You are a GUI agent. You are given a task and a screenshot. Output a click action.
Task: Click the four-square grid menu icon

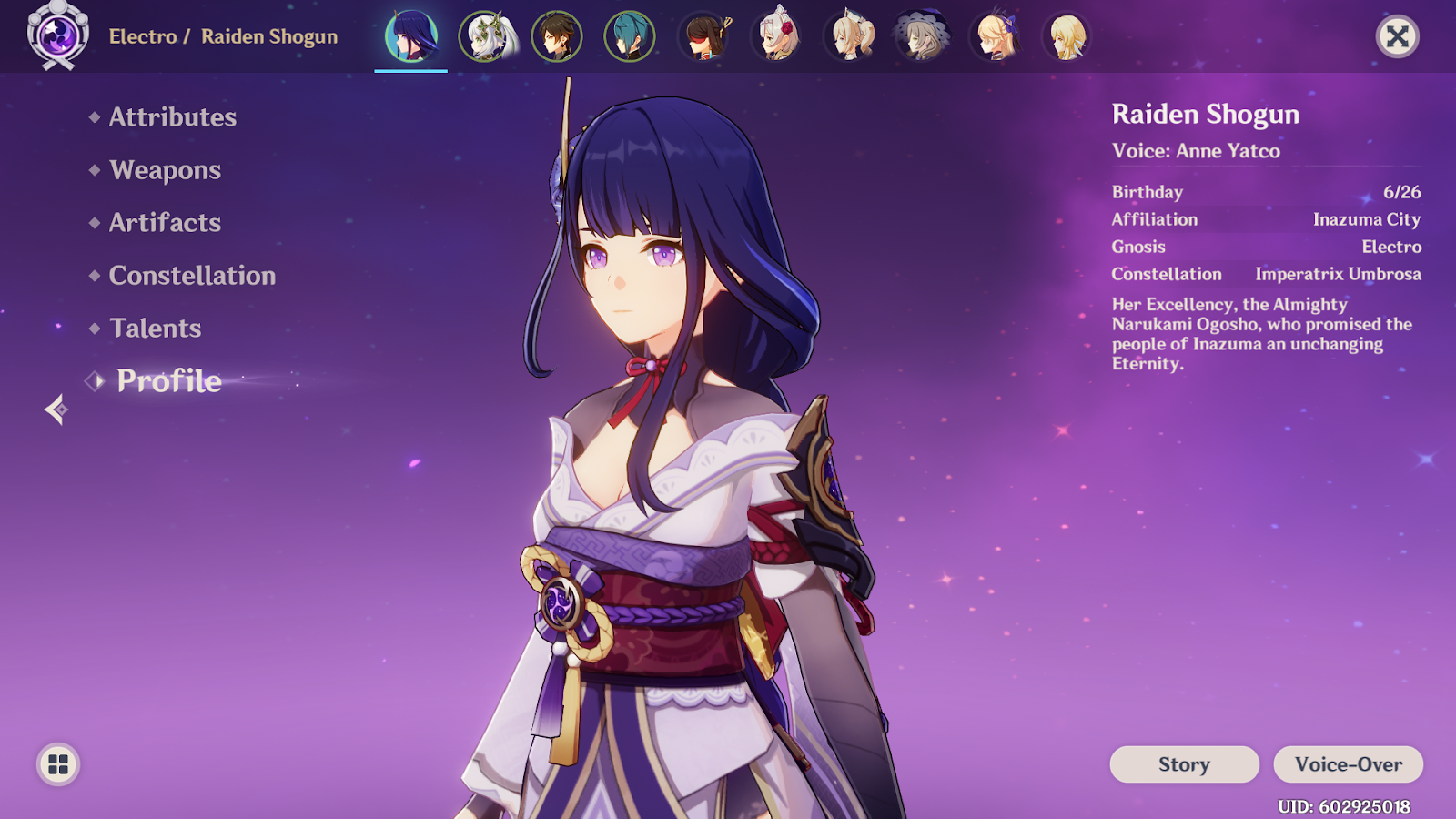[58, 764]
